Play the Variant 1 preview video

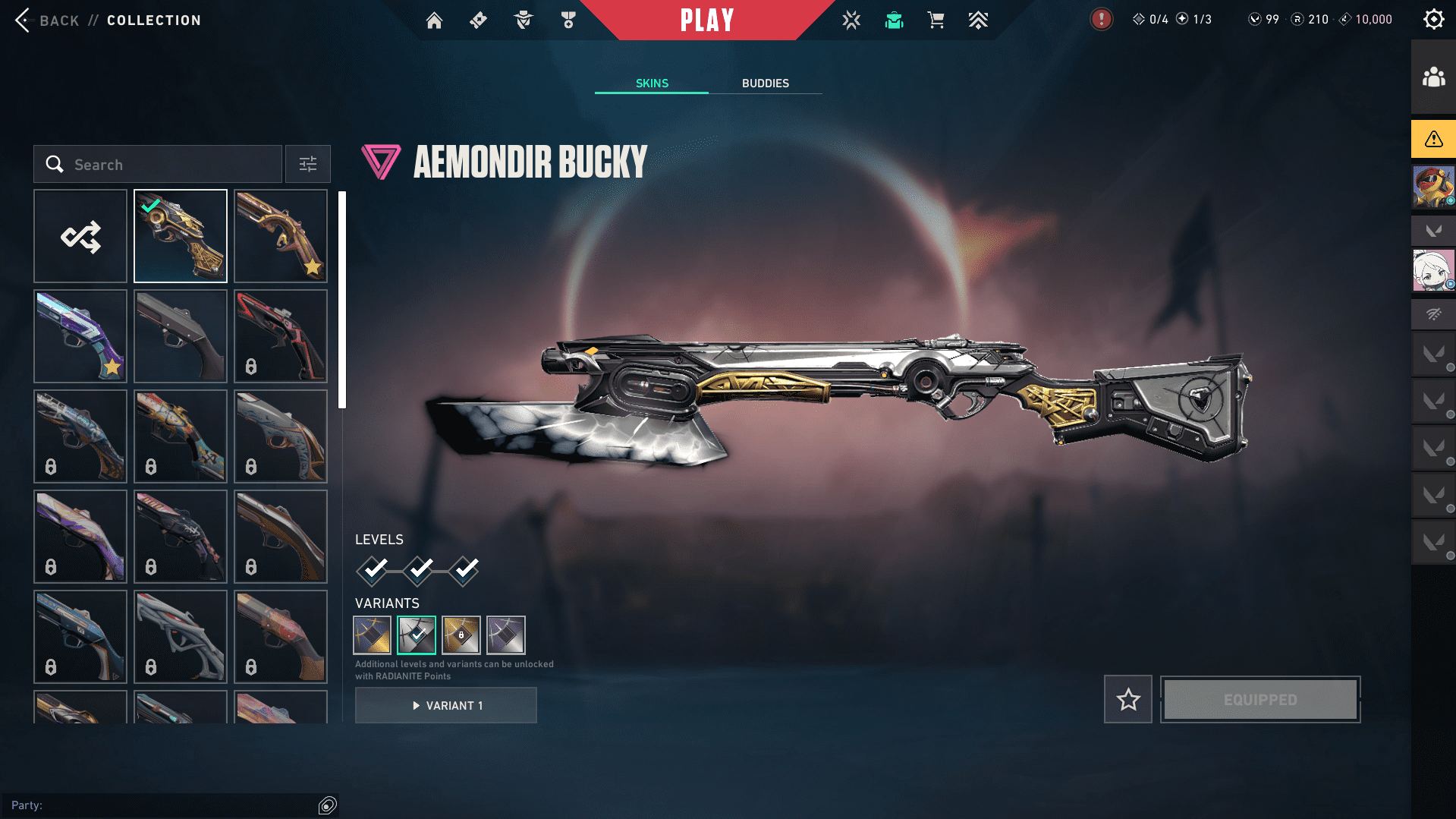(x=446, y=706)
